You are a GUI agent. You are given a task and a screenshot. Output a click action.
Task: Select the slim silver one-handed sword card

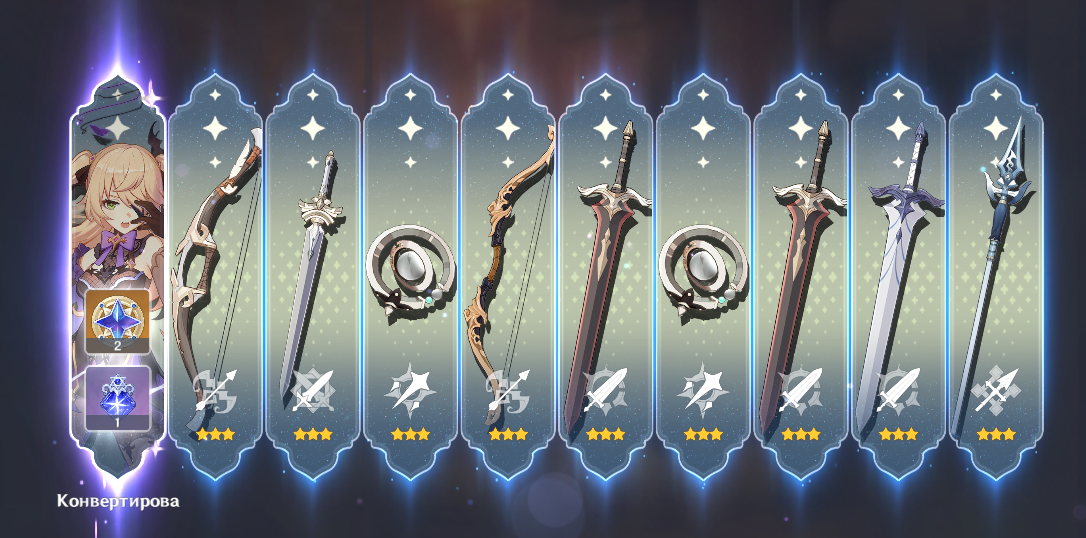click(x=312, y=270)
